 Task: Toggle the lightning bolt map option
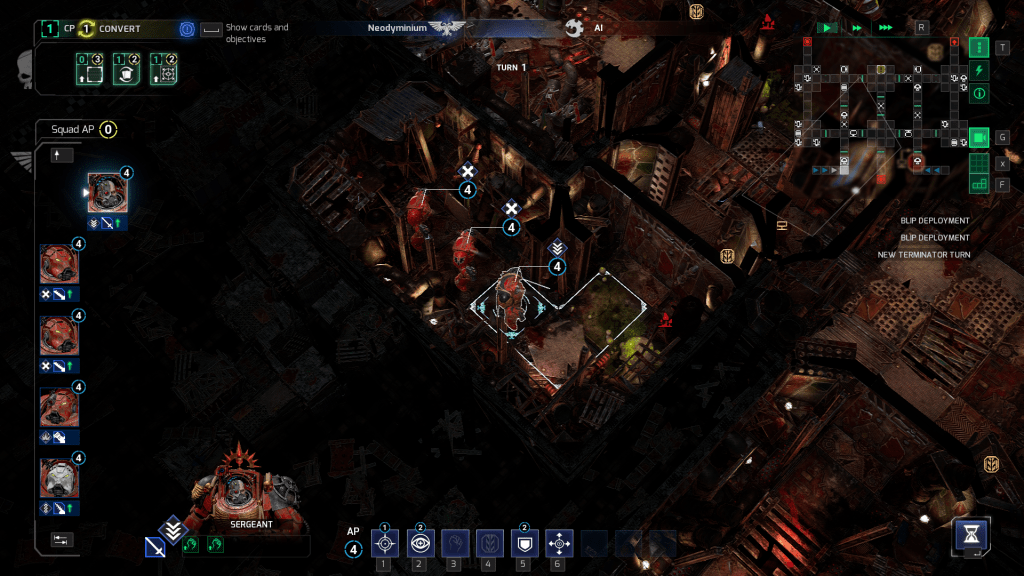point(979,70)
